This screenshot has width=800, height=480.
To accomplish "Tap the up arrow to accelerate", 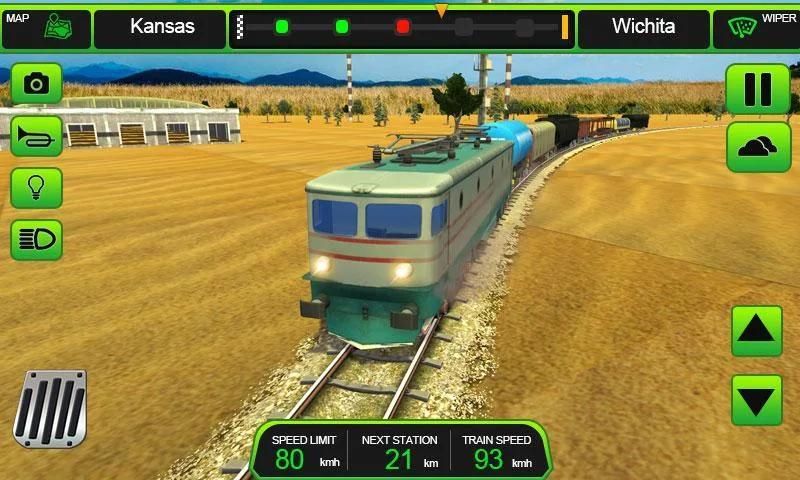I will point(757,331).
